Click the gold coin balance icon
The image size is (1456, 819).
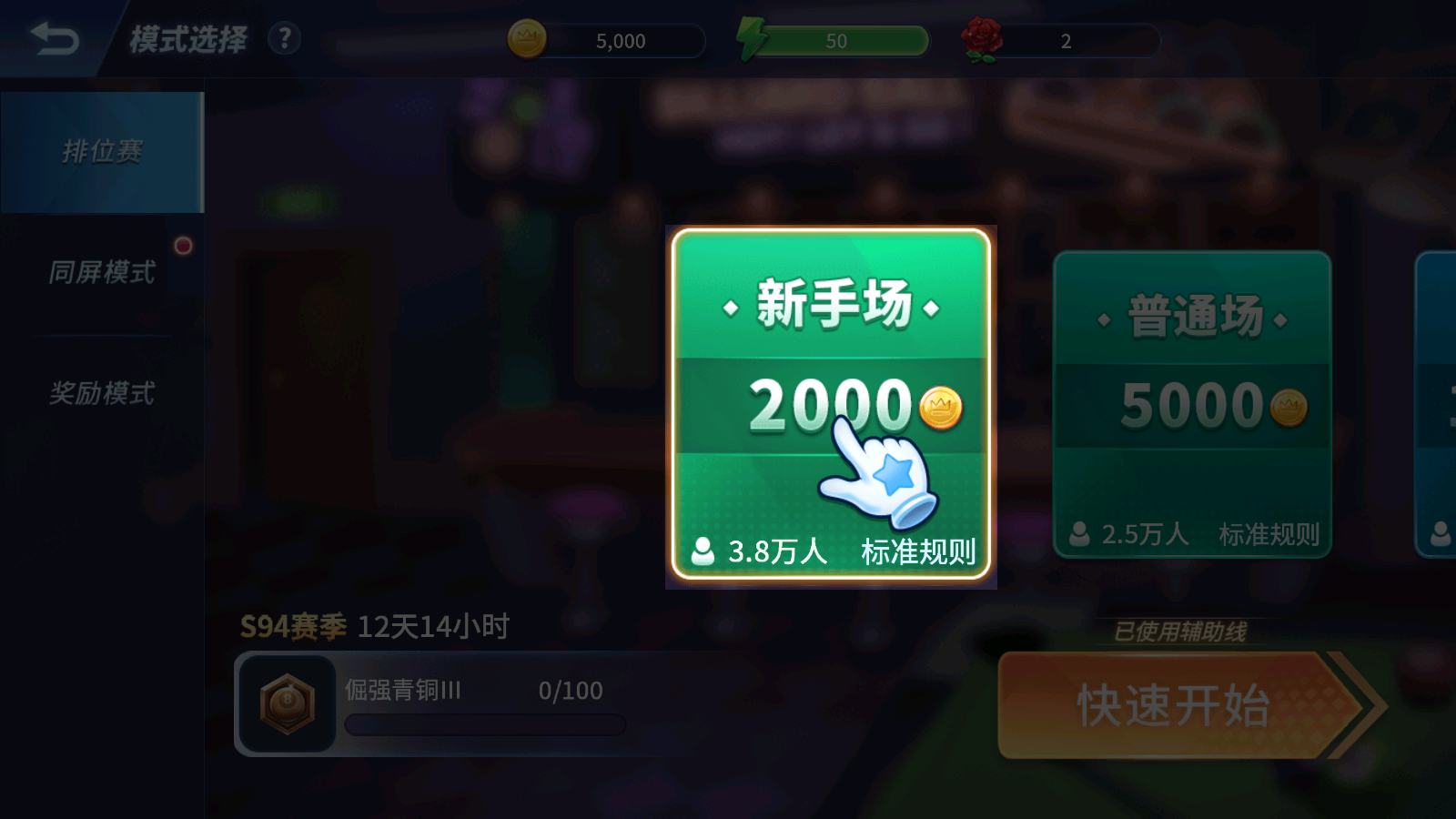(x=528, y=39)
